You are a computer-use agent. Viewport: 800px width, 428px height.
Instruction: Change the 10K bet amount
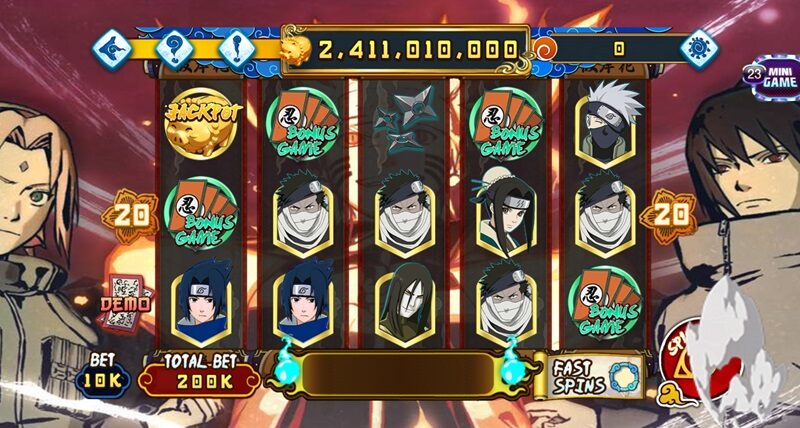(100, 373)
